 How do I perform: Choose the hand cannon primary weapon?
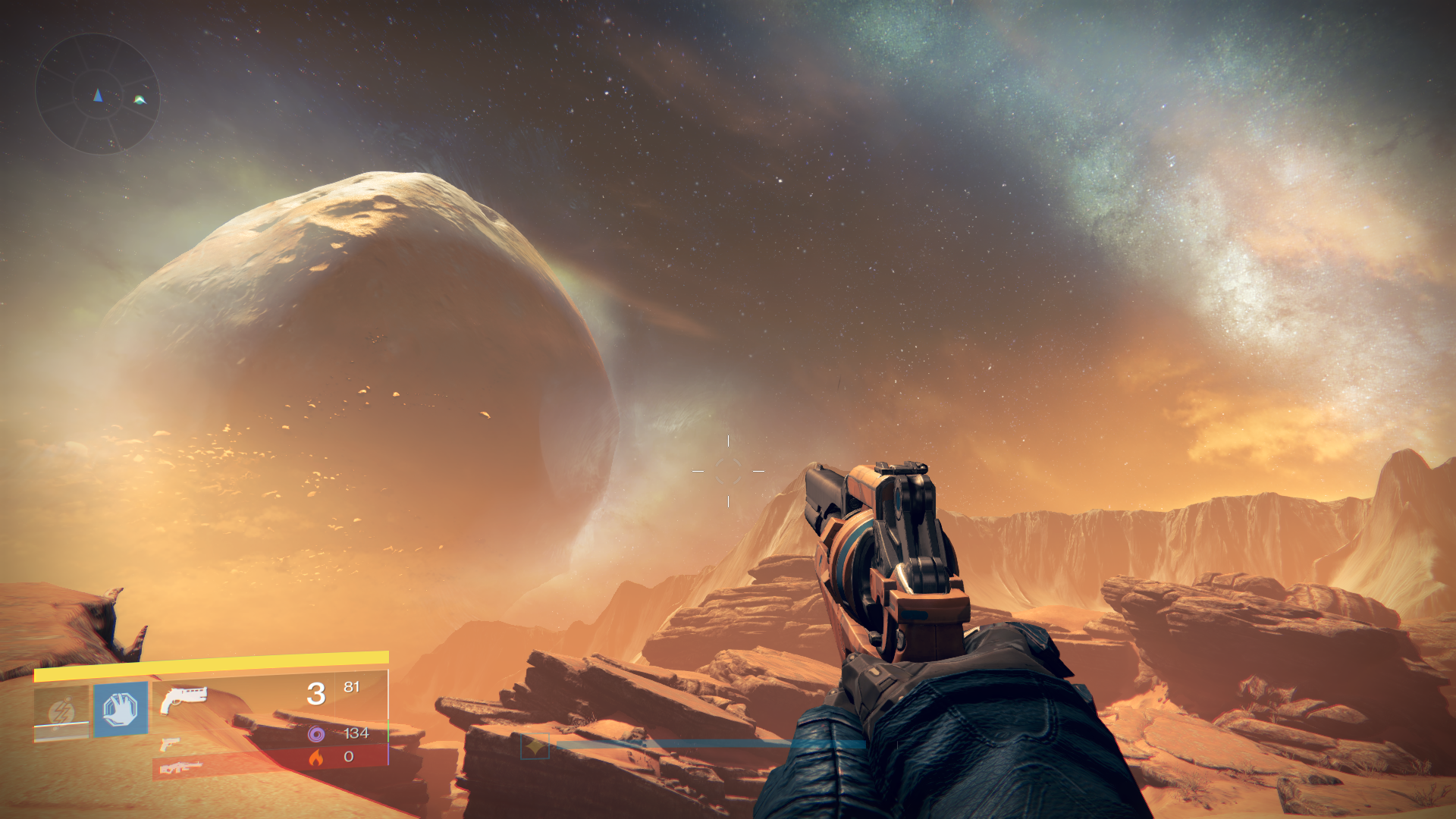pos(183,699)
